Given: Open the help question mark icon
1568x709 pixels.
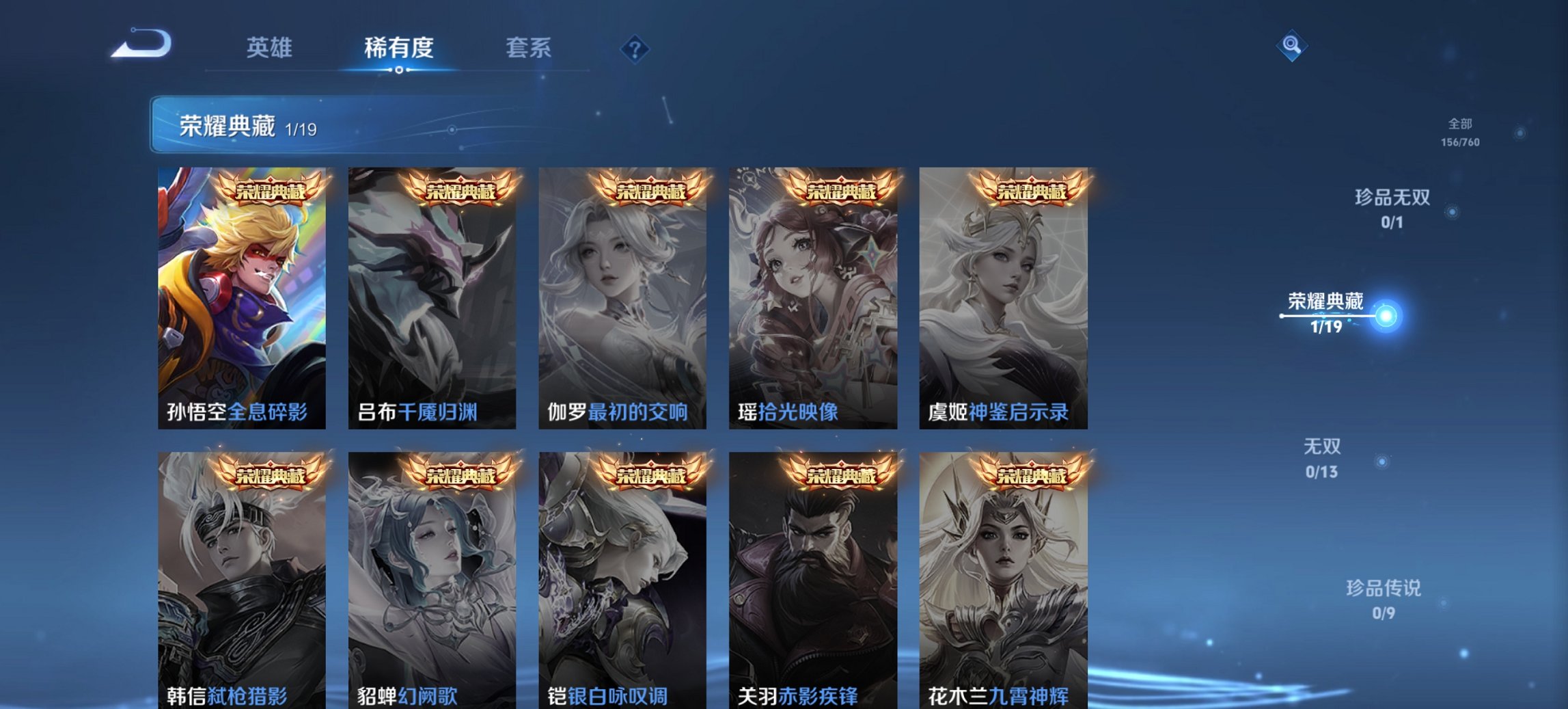Looking at the screenshot, I should click(x=634, y=48).
